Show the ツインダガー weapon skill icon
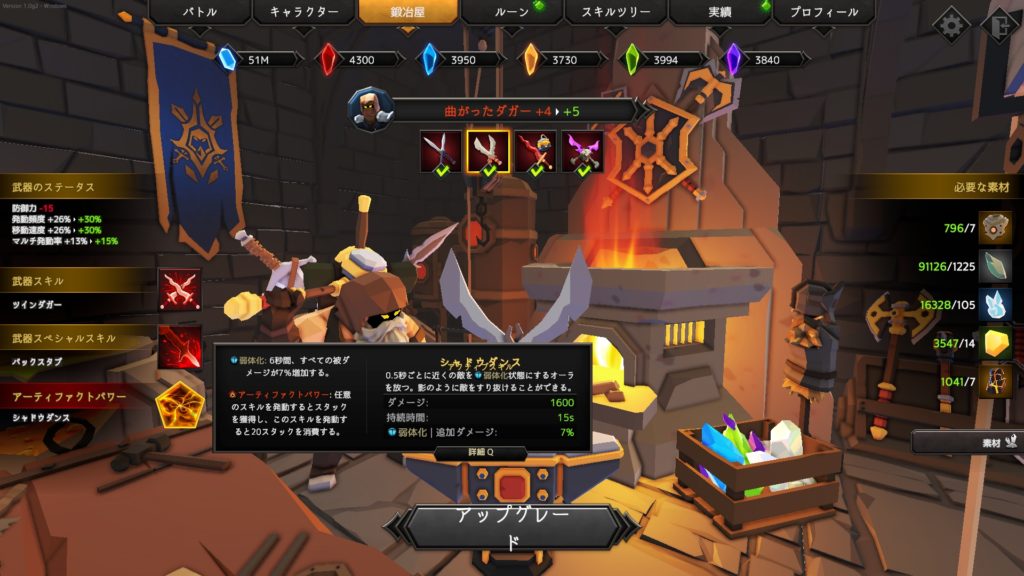The image size is (1024, 576). 179,290
